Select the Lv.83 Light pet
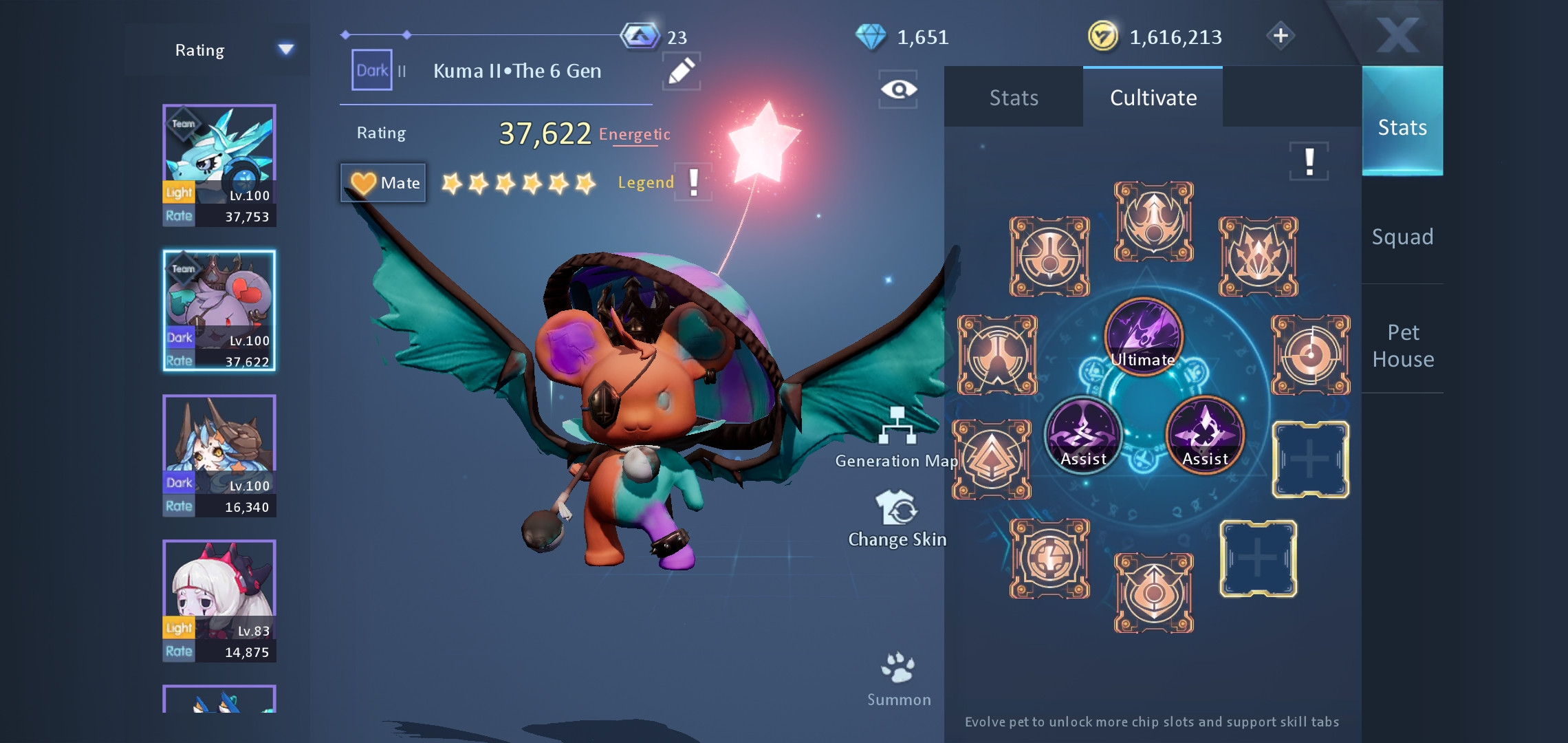The image size is (1568, 743). pyautogui.click(x=219, y=601)
